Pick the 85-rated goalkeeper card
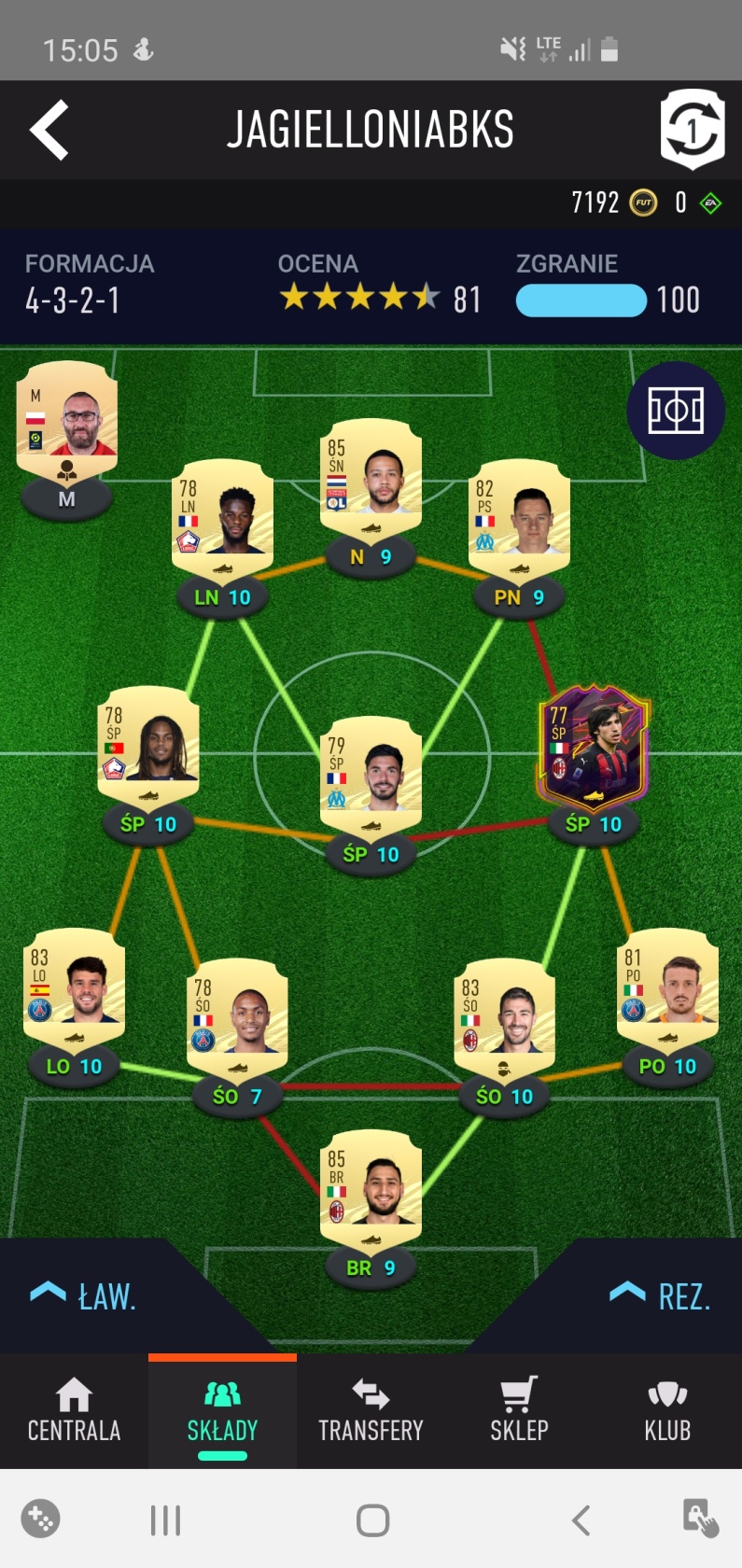This screenshot has height=1568, width=742. [371, 1188]
